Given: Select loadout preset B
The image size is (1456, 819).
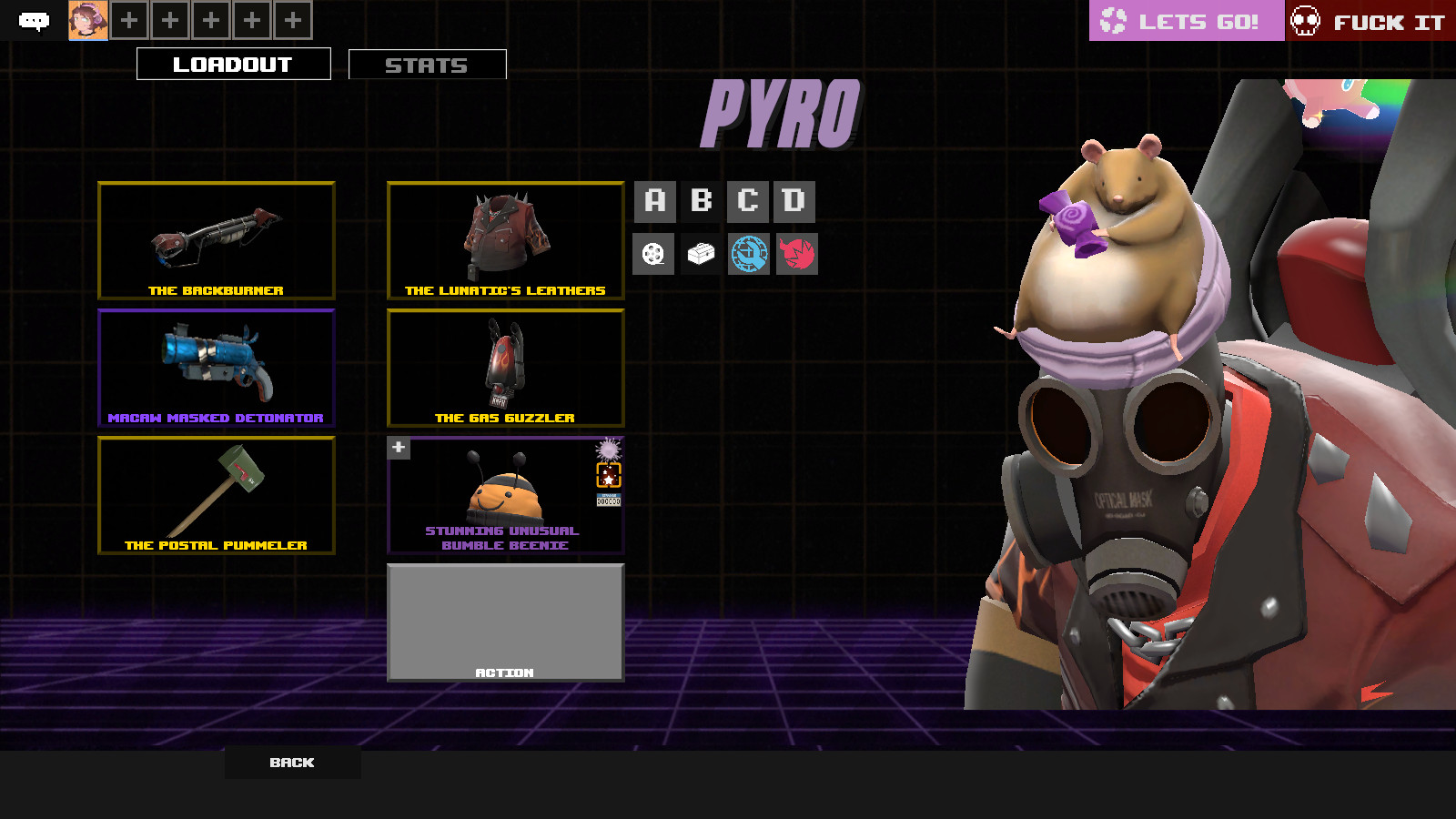Looking at the screenshot, I should pyautogui.click(x=702, y=201).
